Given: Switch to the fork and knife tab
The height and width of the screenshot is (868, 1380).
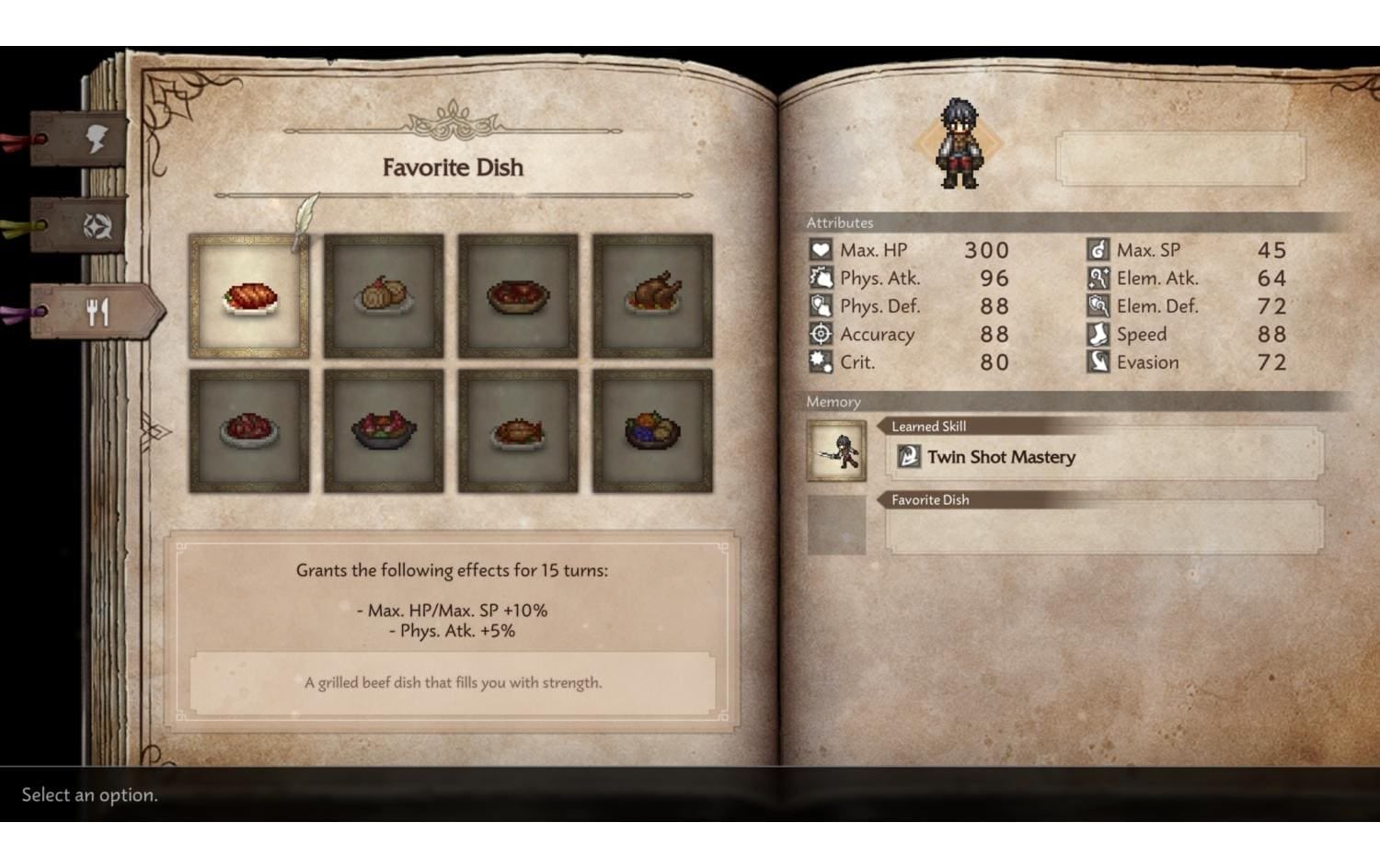Looking at the screenshot, I should point(98,313).
